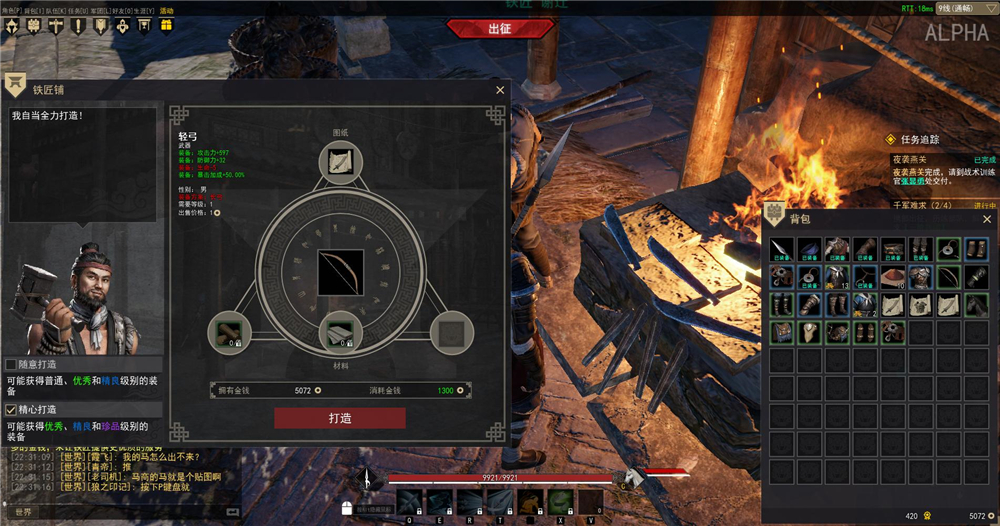This screenshot has height=526, width=1000.
Task: Open the 角色 character banner icon
Action: pos(12,24)
